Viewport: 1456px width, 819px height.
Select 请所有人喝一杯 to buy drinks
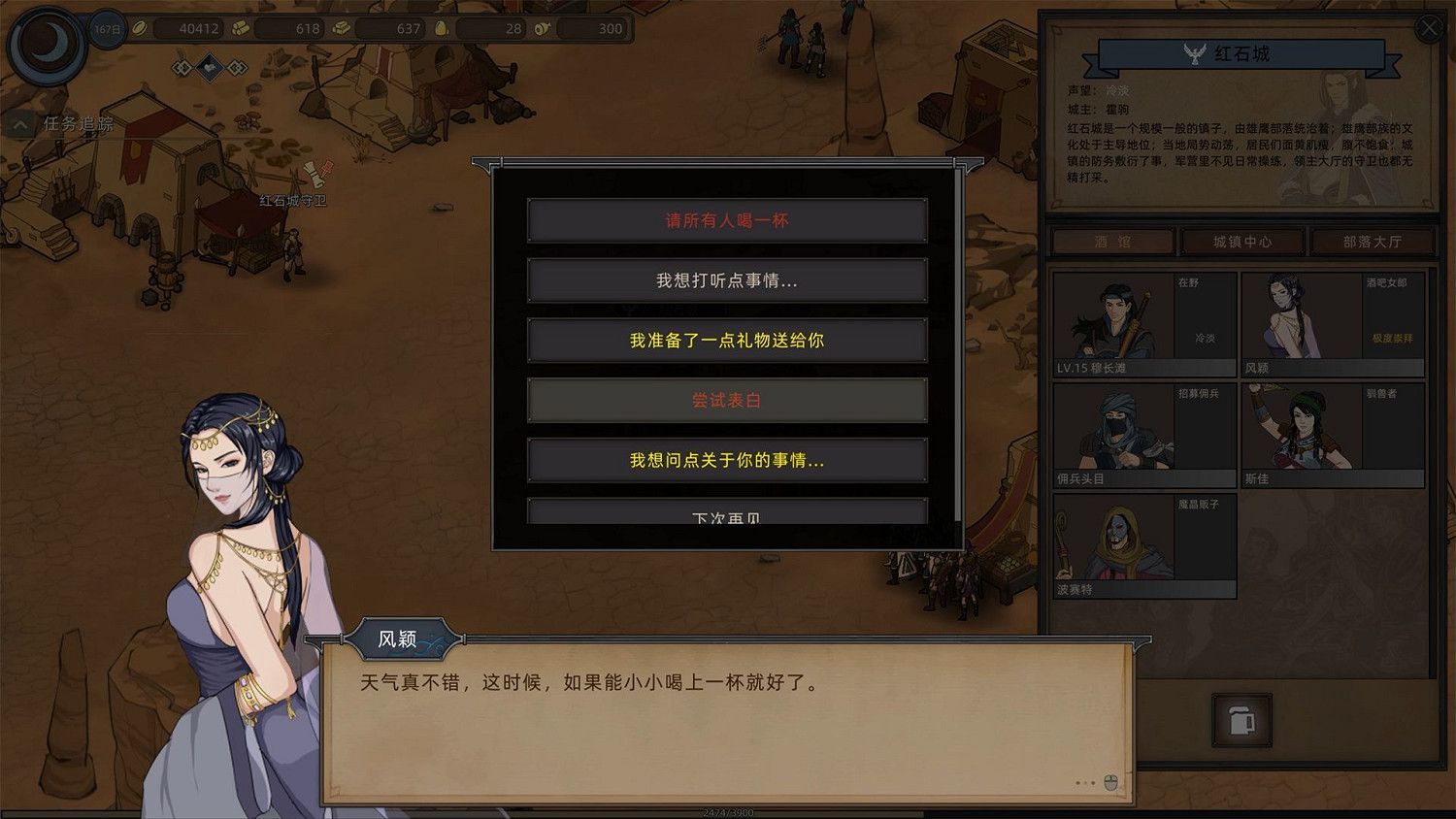pos(726,220)
